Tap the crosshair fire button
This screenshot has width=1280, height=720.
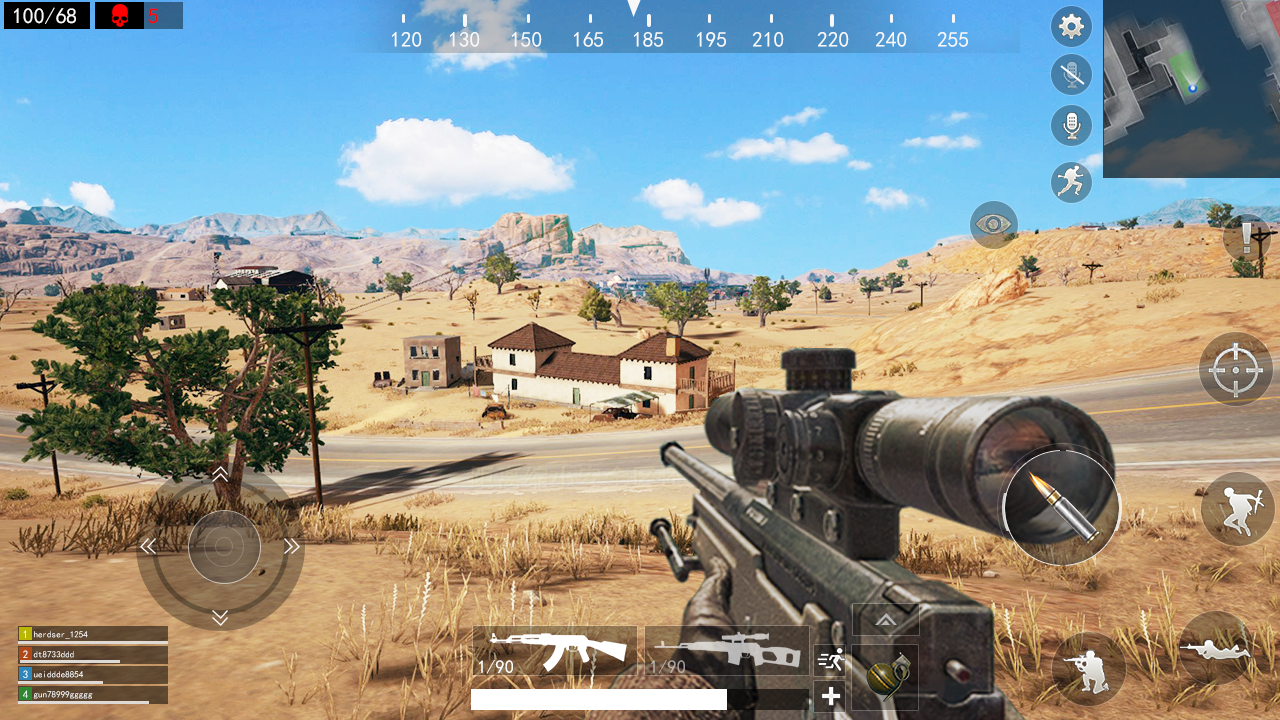click(1236, 369)
